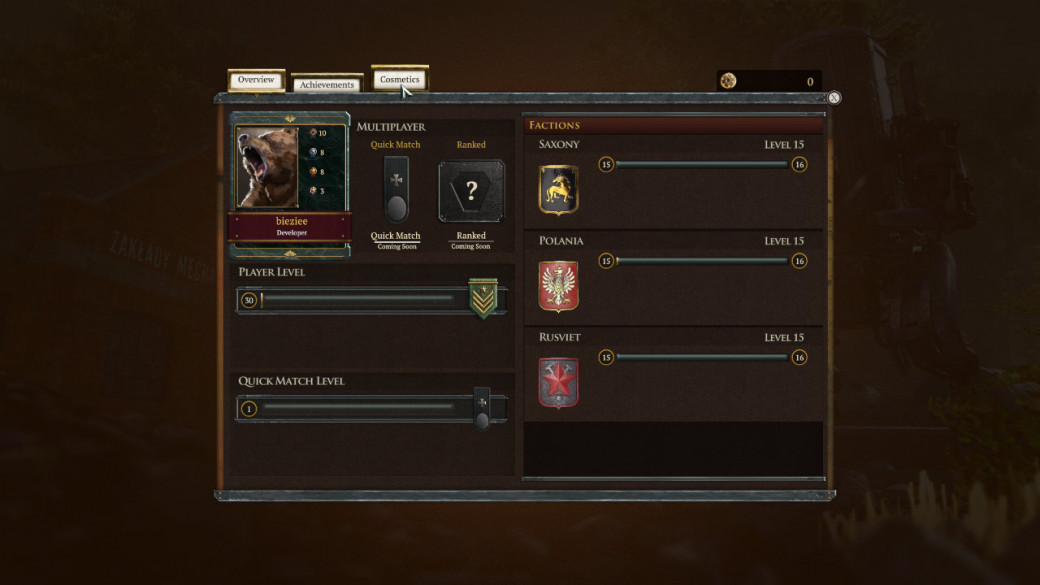Click the green player rank chevron badge
The height and width of the screenshot is (585, 1040).
pos(484,300)
